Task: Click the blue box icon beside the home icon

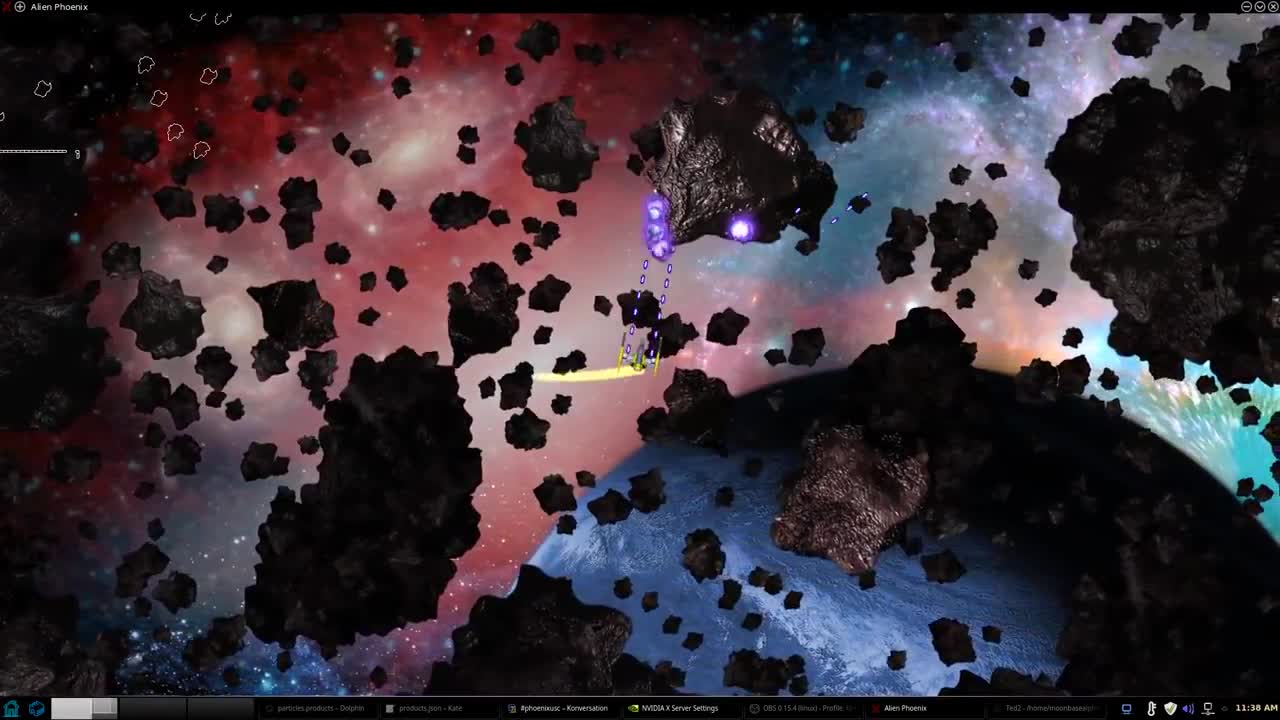Action: coord(37,708)
